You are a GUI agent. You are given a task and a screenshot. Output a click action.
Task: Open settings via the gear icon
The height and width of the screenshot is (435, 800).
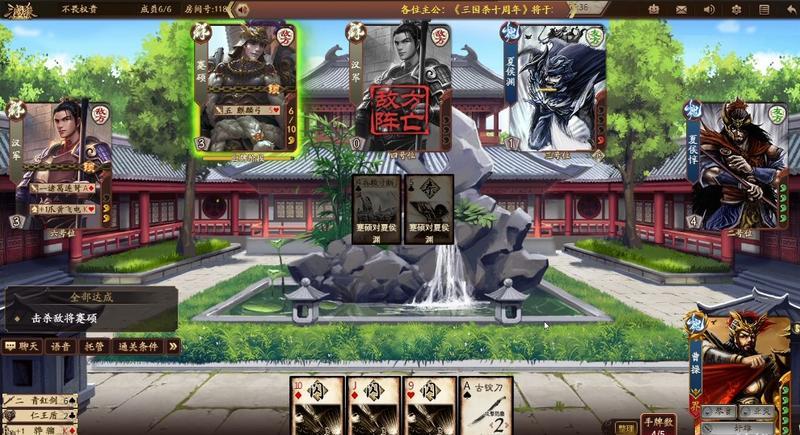tap(737, 9)
